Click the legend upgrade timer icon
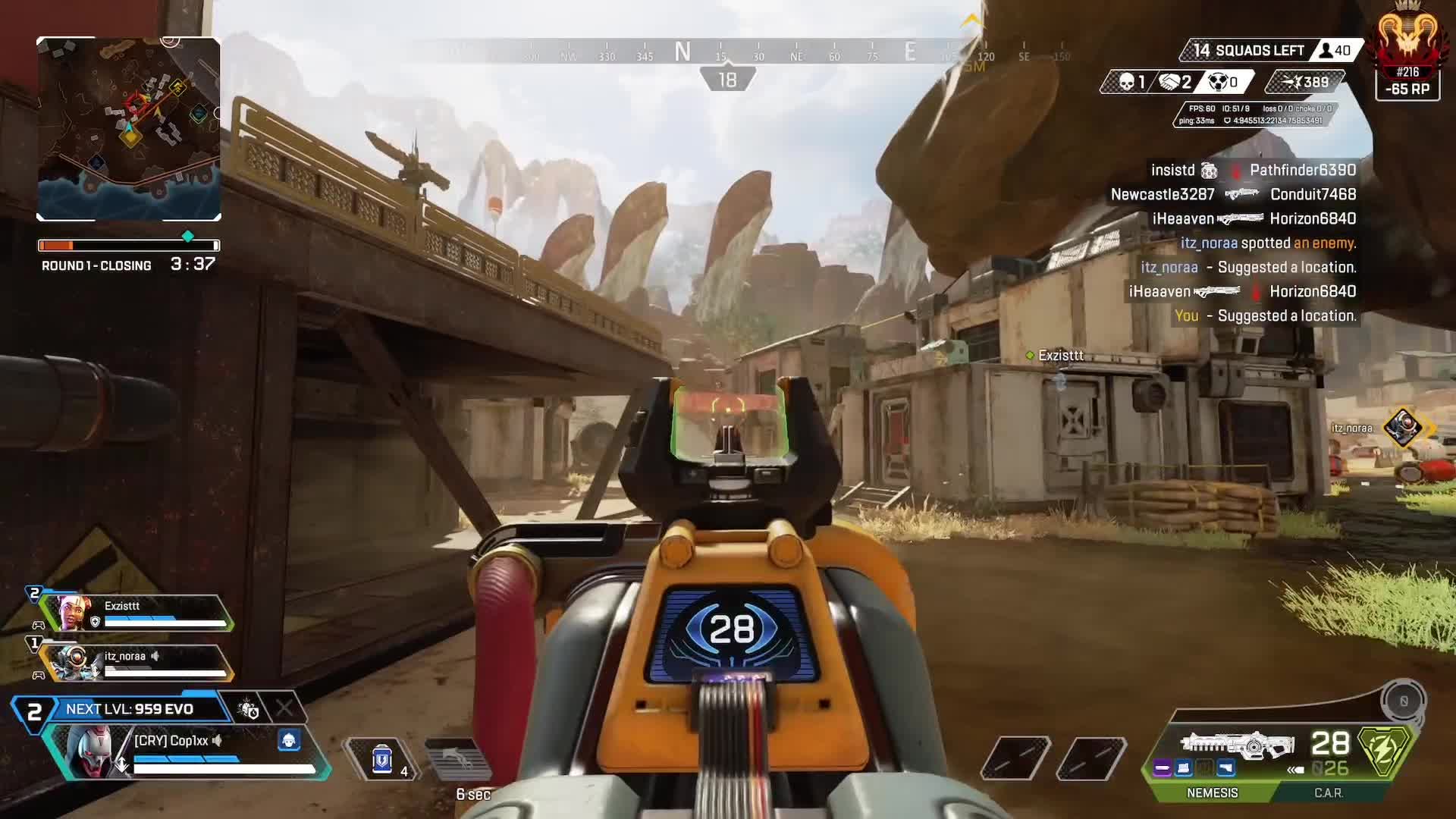 tap(248, 709)
